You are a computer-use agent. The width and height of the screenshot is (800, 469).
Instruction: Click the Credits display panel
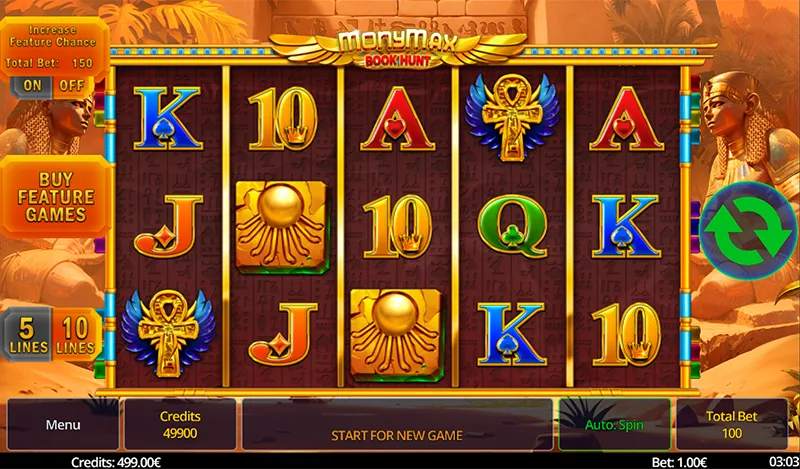[x=180, y=425]
